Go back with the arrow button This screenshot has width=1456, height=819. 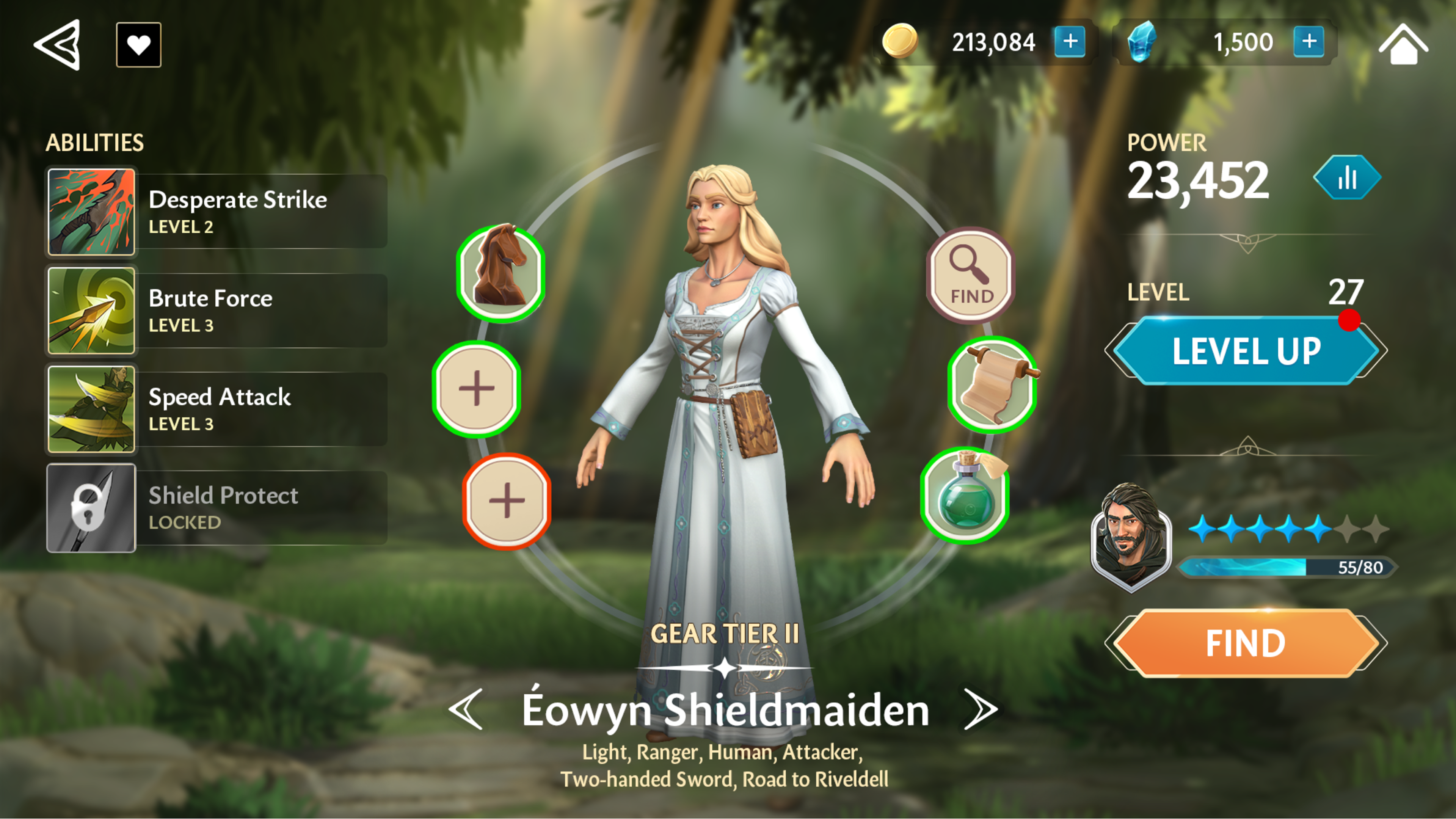[58, 45]
